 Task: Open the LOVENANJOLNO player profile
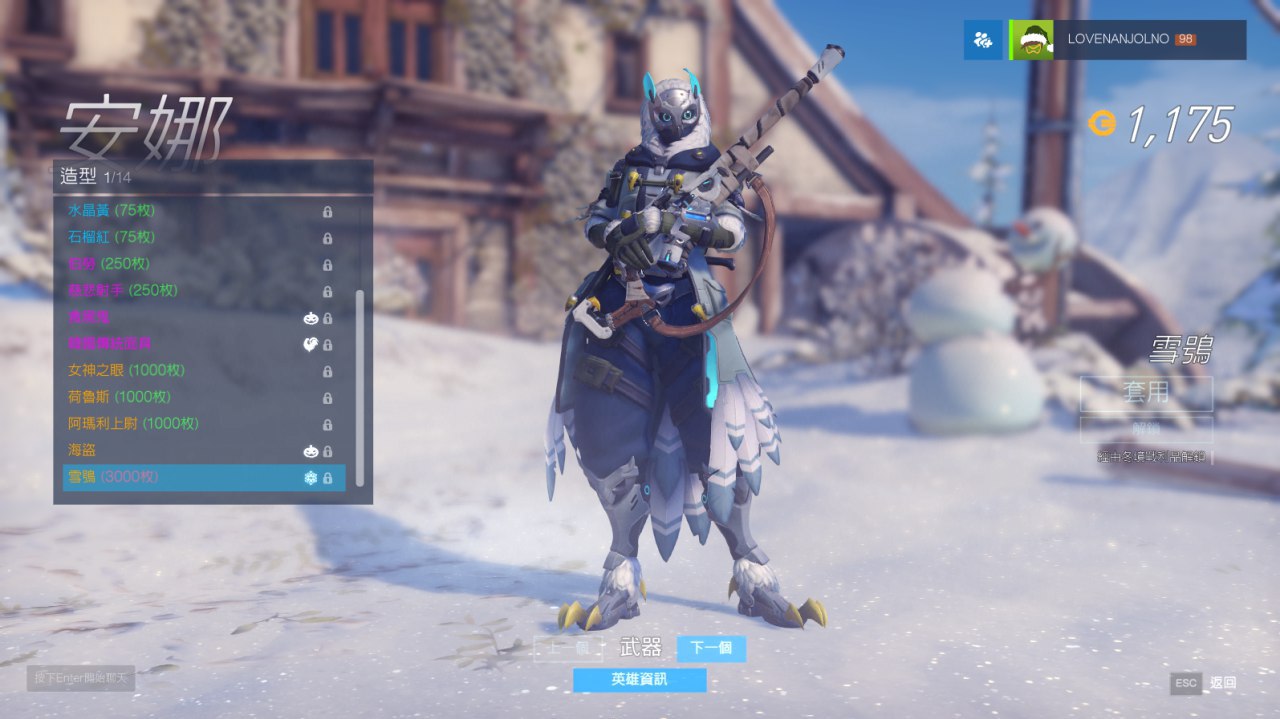(x=1128, y=40)
